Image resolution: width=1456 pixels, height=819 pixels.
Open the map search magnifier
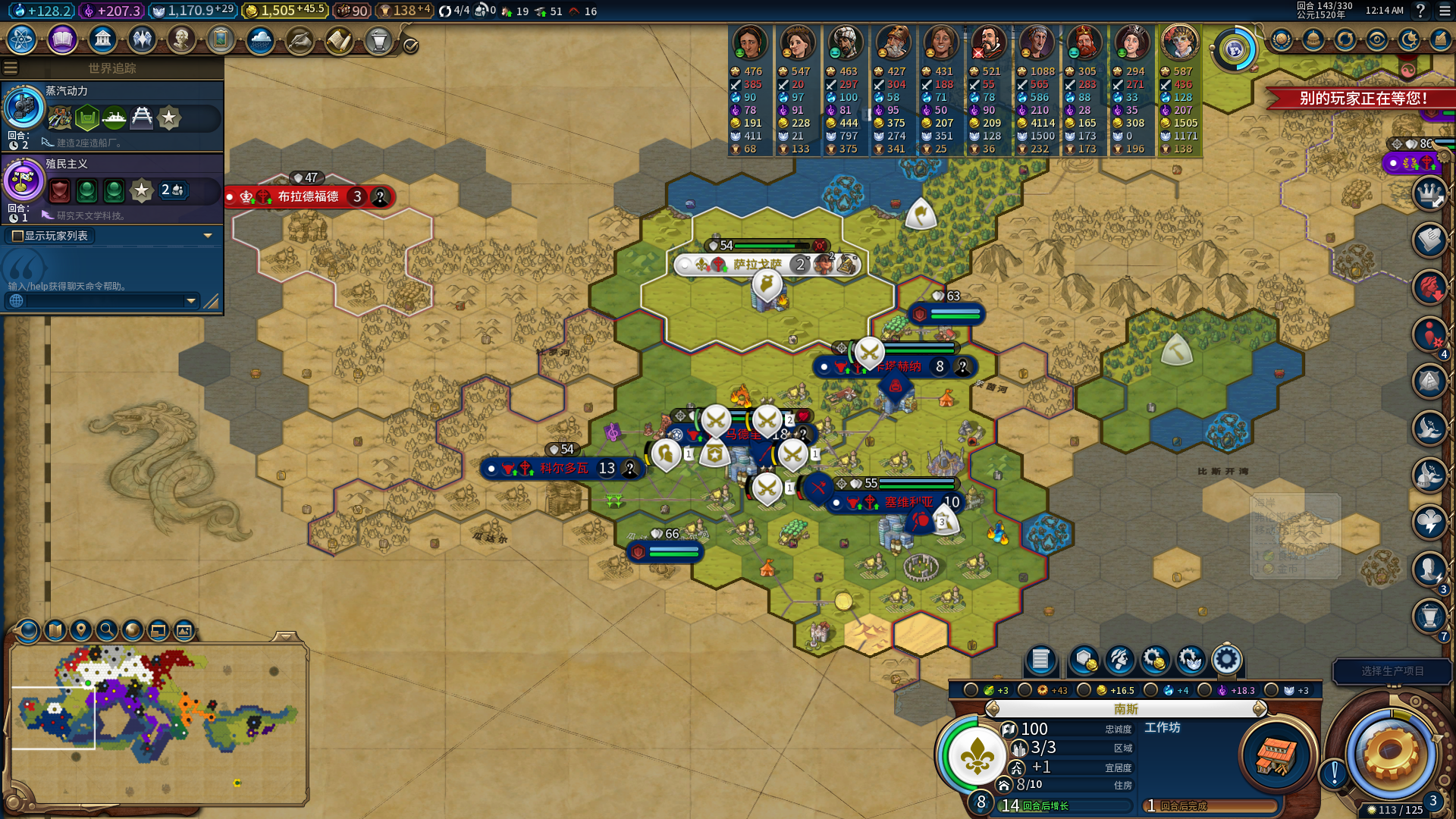pyautogui.click(x=107, y=629)
